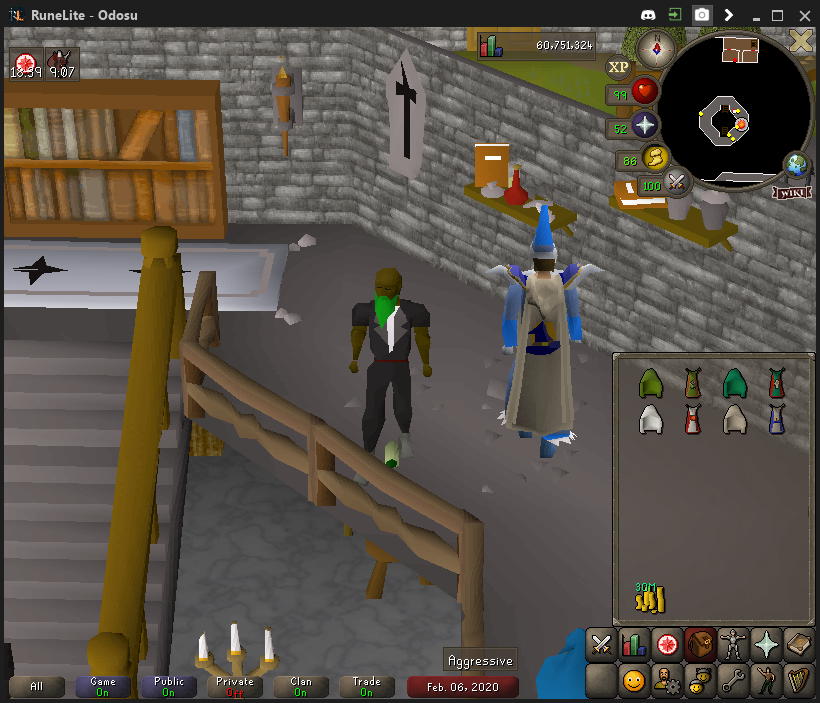This screenshot has height=703, width=820.
Task: Open the world map globe
Action: pyautogui.click(x=797, y=165)
